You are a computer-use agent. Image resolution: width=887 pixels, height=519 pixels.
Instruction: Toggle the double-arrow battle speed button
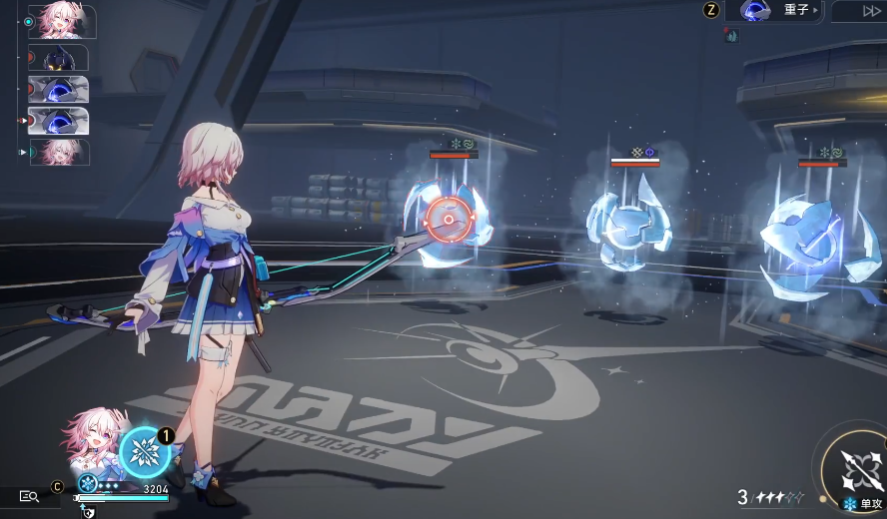pos(857,11)
